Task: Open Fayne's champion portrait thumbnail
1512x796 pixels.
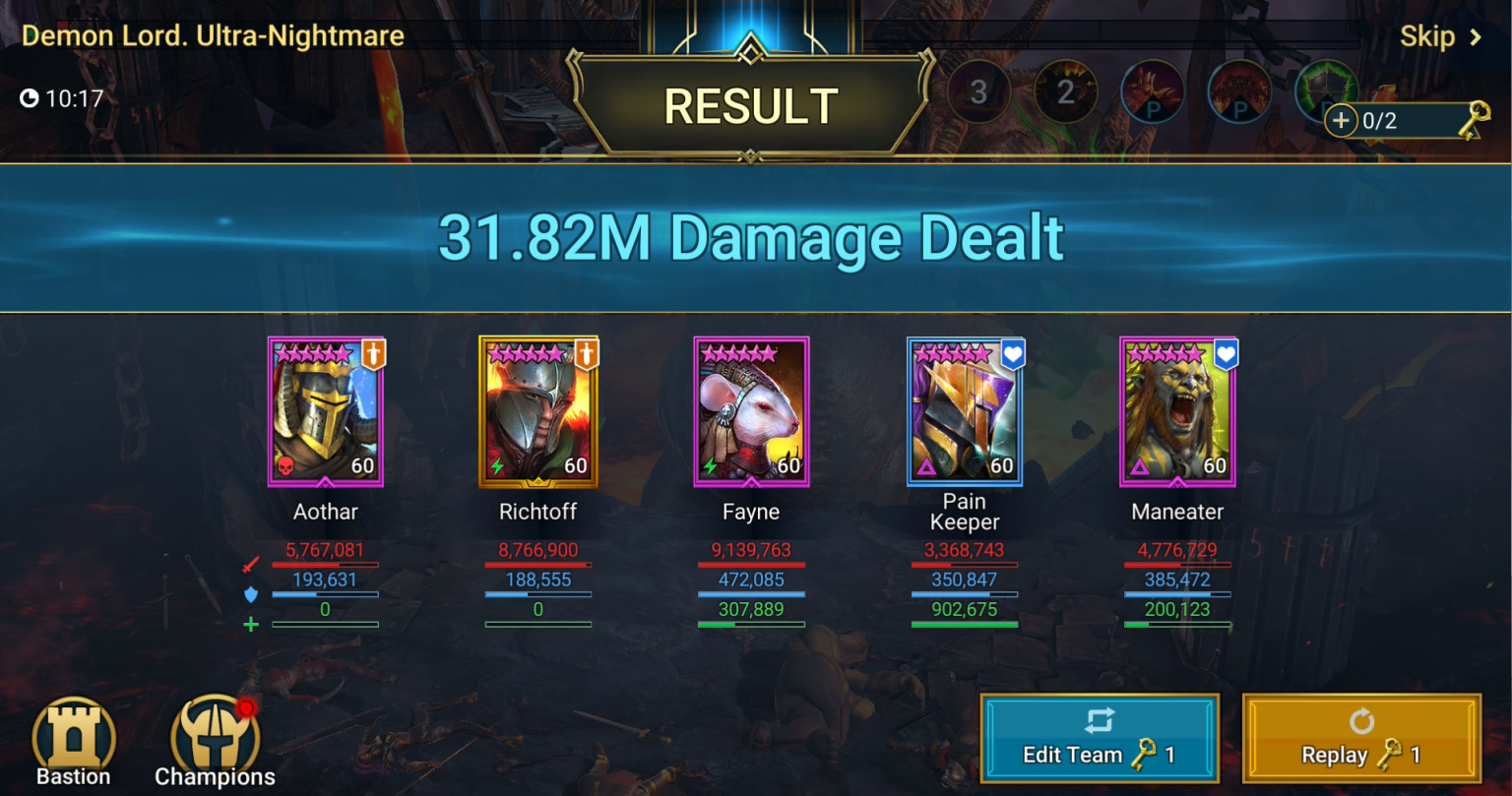Action: tap(751, 411)
